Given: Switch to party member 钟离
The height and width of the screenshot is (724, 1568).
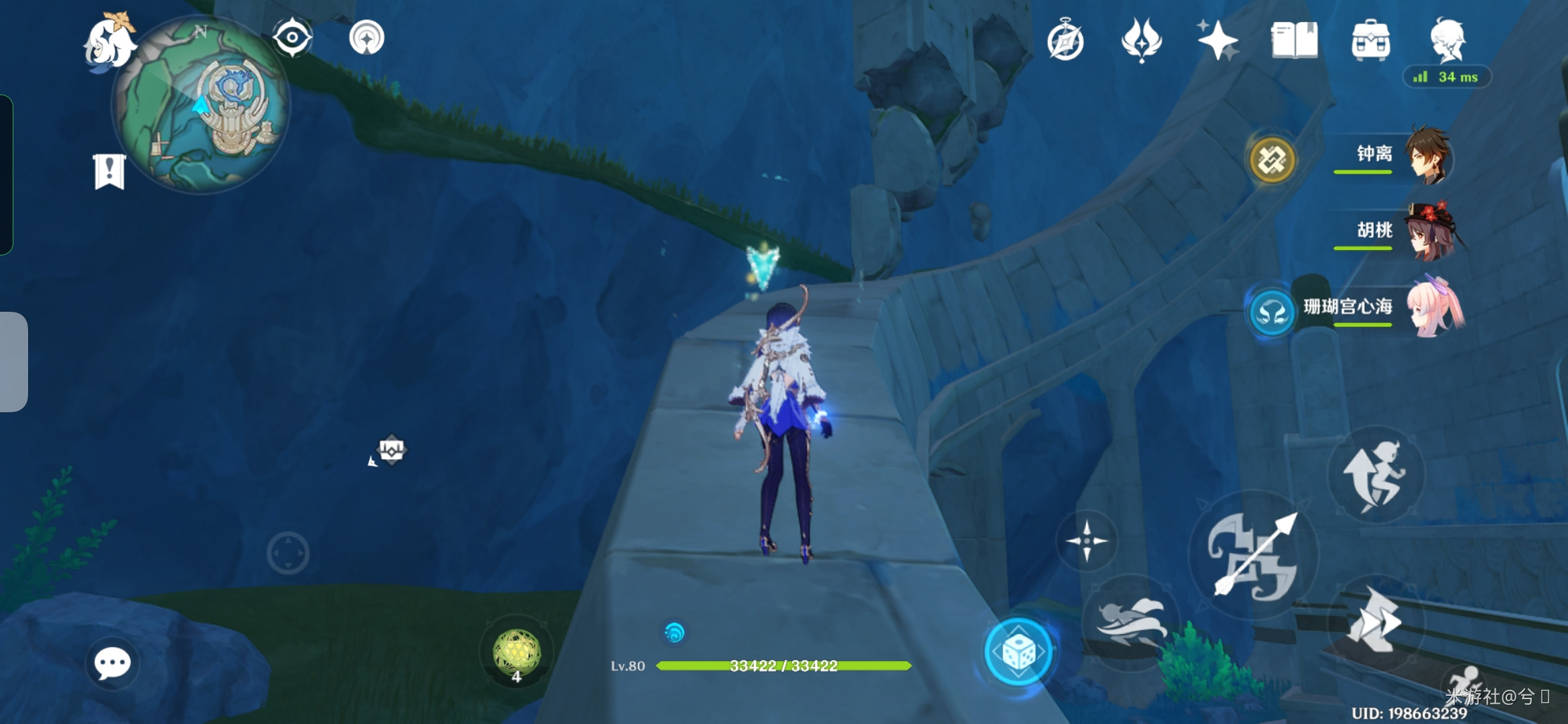Looking at the screenshot, I should point(1427,156).
